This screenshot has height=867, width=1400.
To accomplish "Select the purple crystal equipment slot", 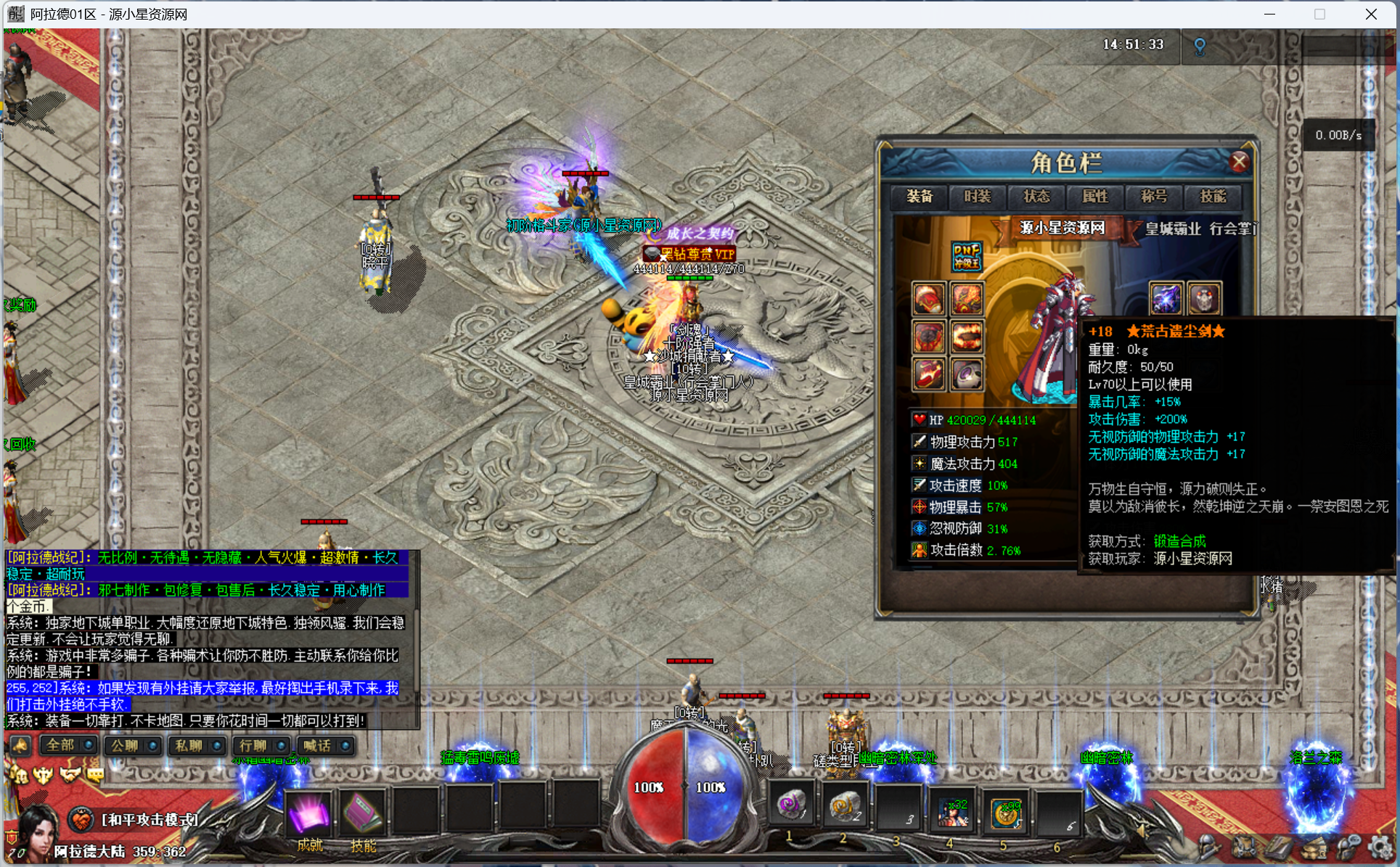I will pyautogui.click(x=1166, y=299).
